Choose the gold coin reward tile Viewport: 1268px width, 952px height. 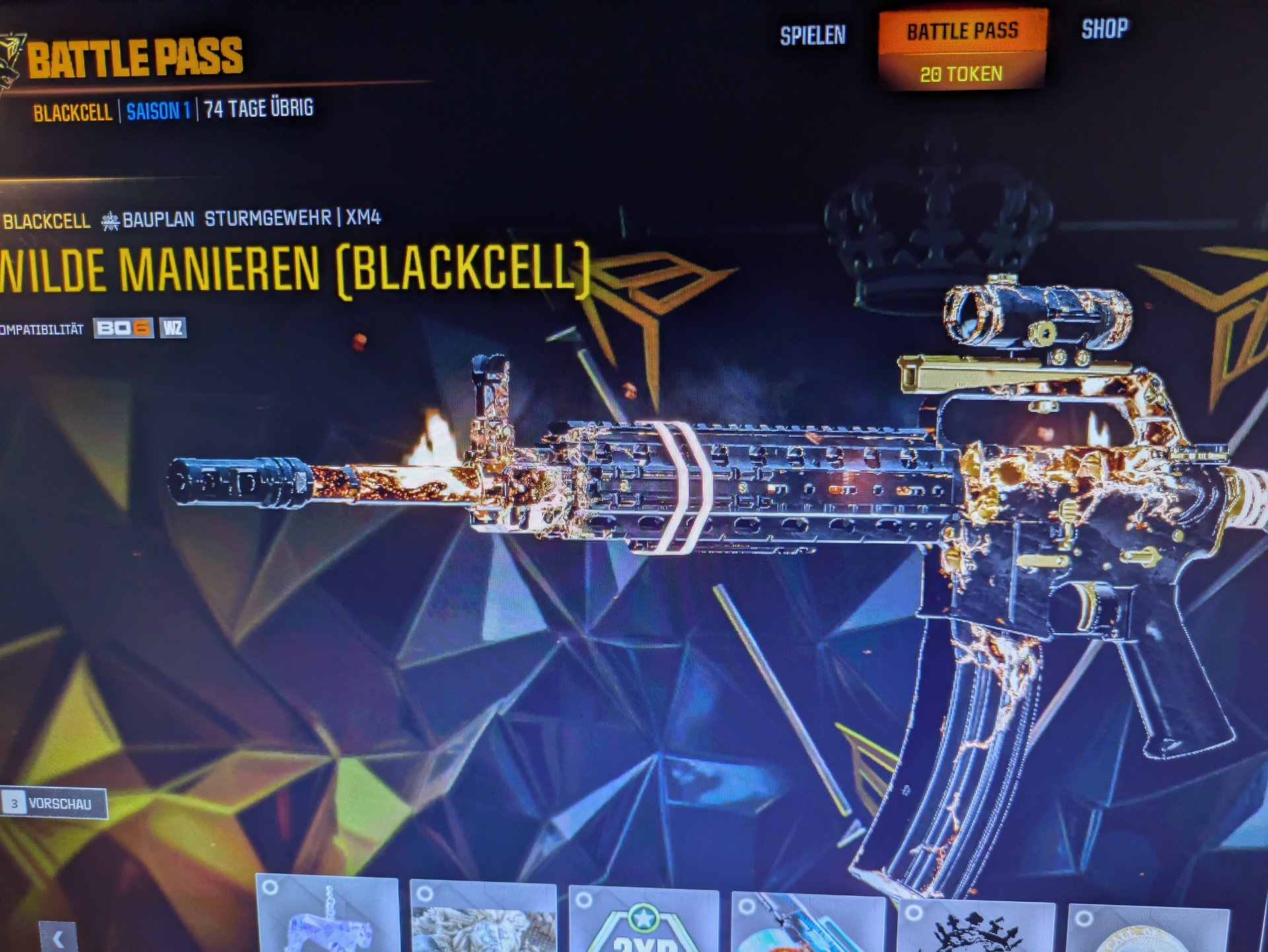pos(1148,930)
